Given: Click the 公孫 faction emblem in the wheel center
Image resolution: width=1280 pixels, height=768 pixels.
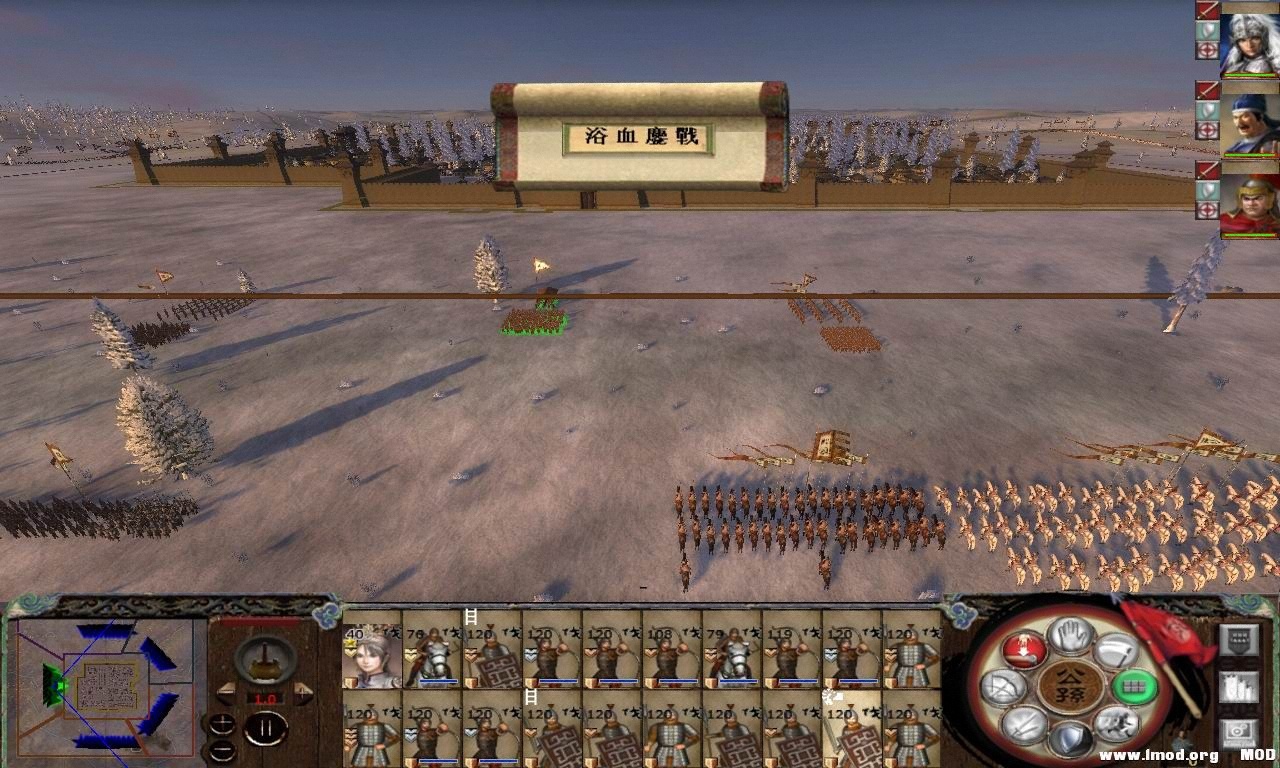Looking at the screenshot, I should click(x=1069, y=685).
